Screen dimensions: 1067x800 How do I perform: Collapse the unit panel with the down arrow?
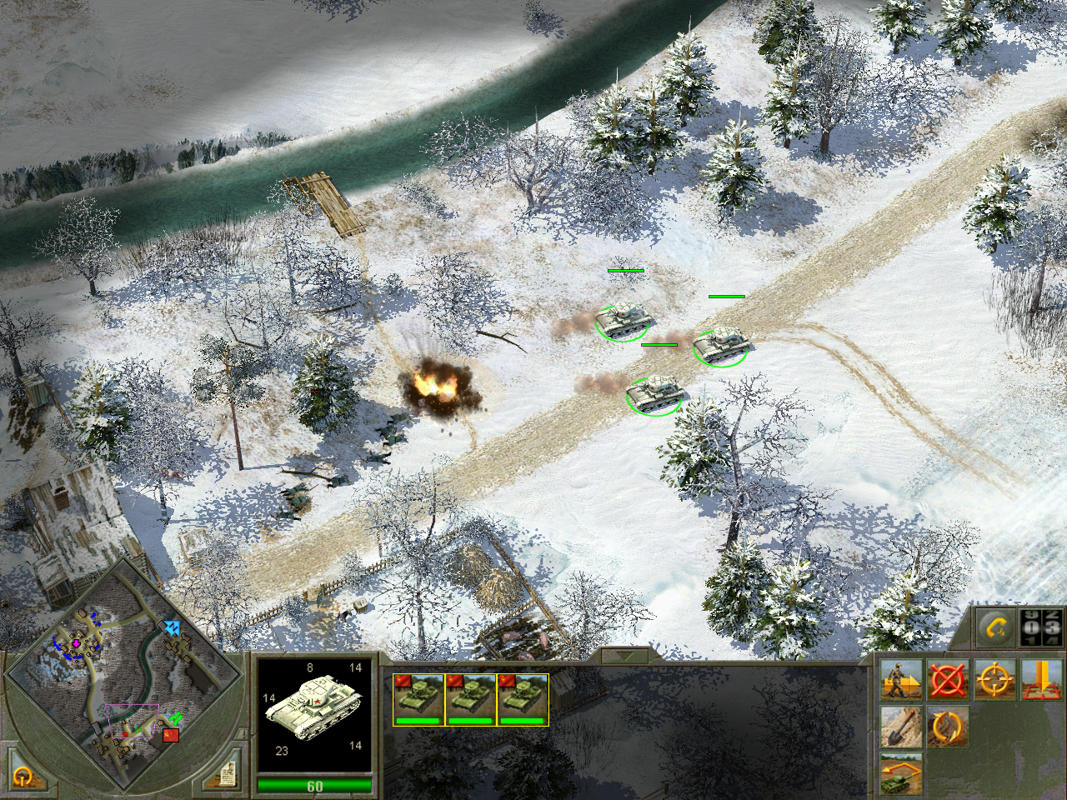(x=627, y=656)
